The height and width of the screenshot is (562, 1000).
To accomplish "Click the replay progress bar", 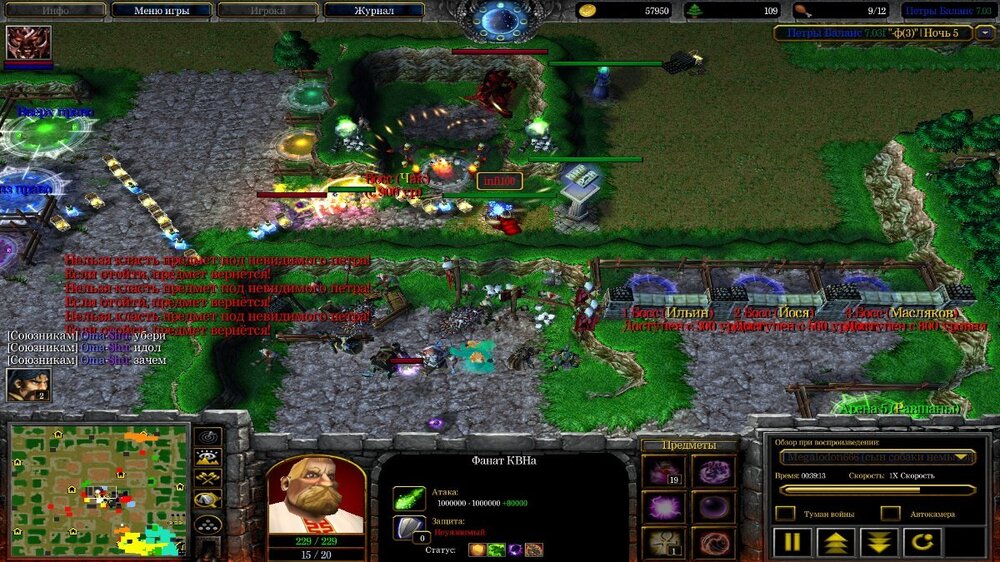I will click(878, 490).
